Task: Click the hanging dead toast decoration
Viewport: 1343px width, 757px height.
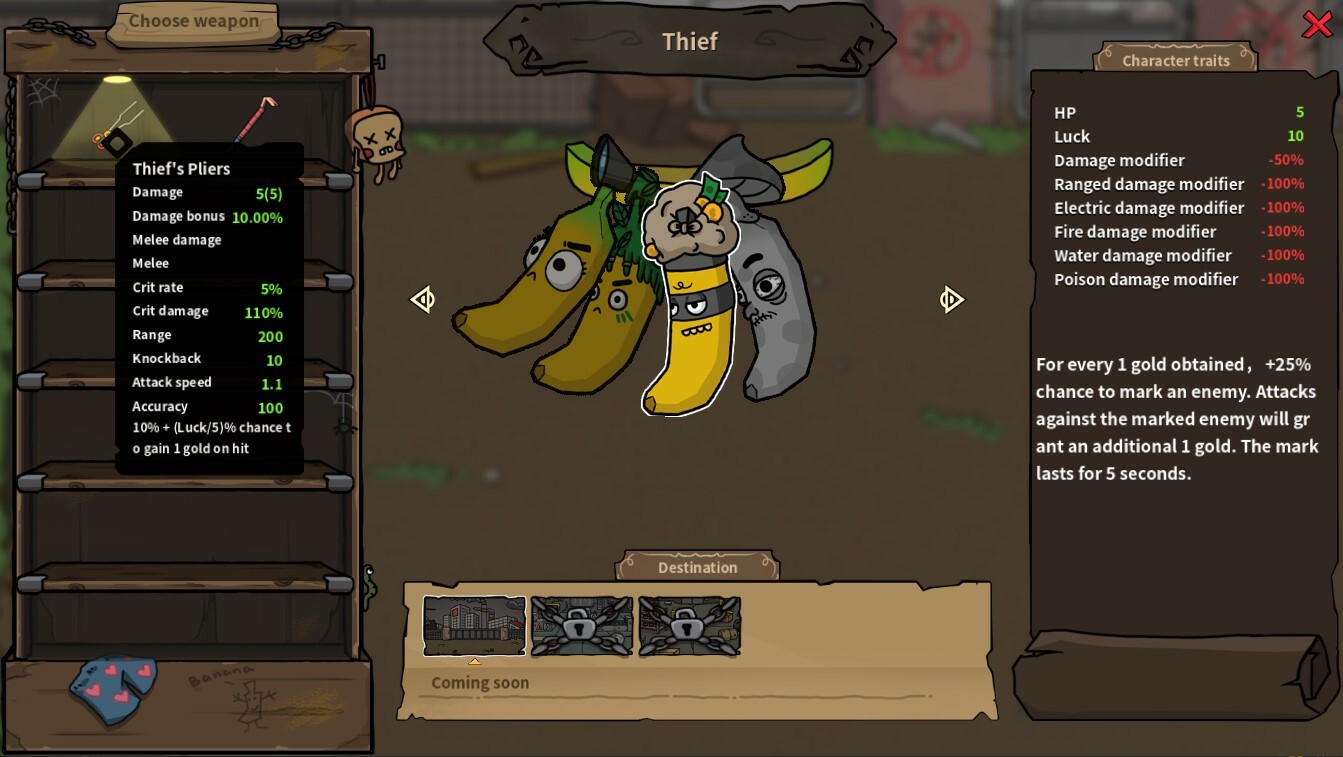Action: [x=377, y=135]
